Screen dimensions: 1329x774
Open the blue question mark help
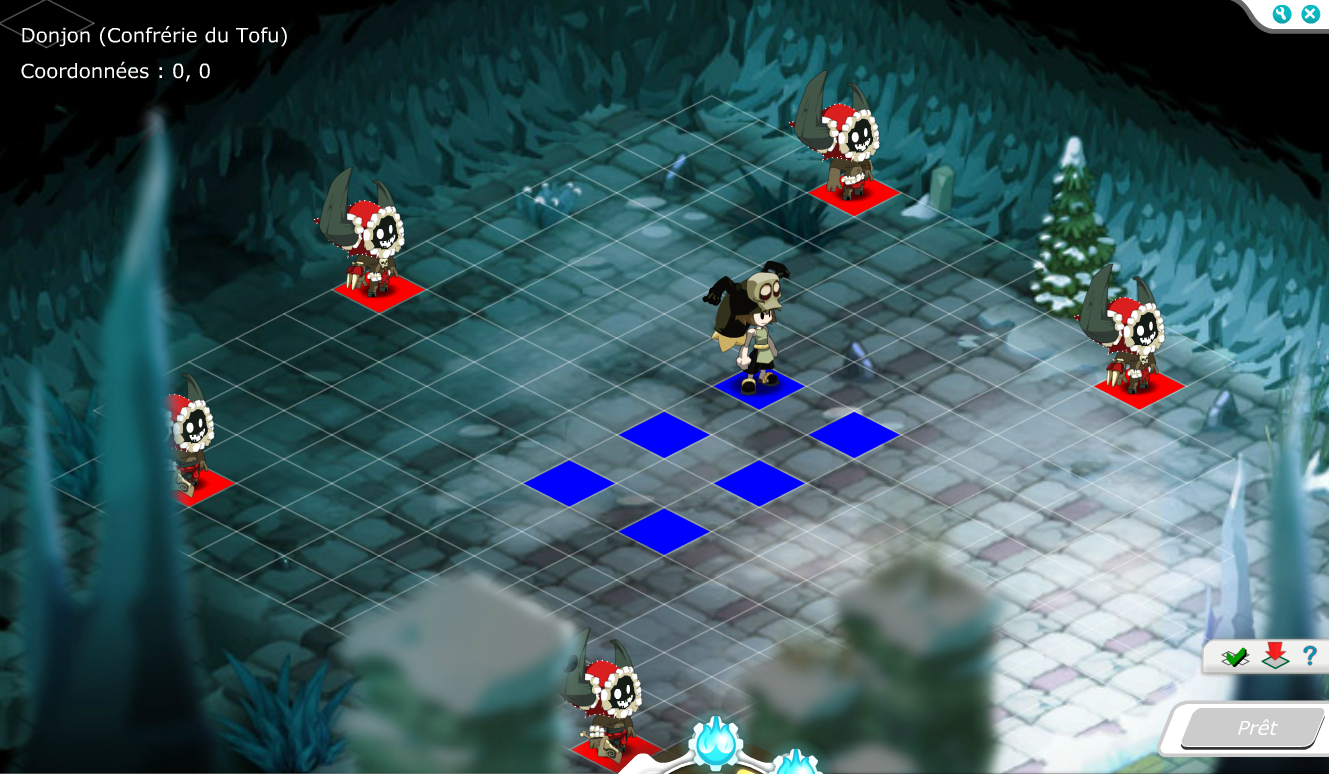pyautogui.click(x=1309, y=656)
